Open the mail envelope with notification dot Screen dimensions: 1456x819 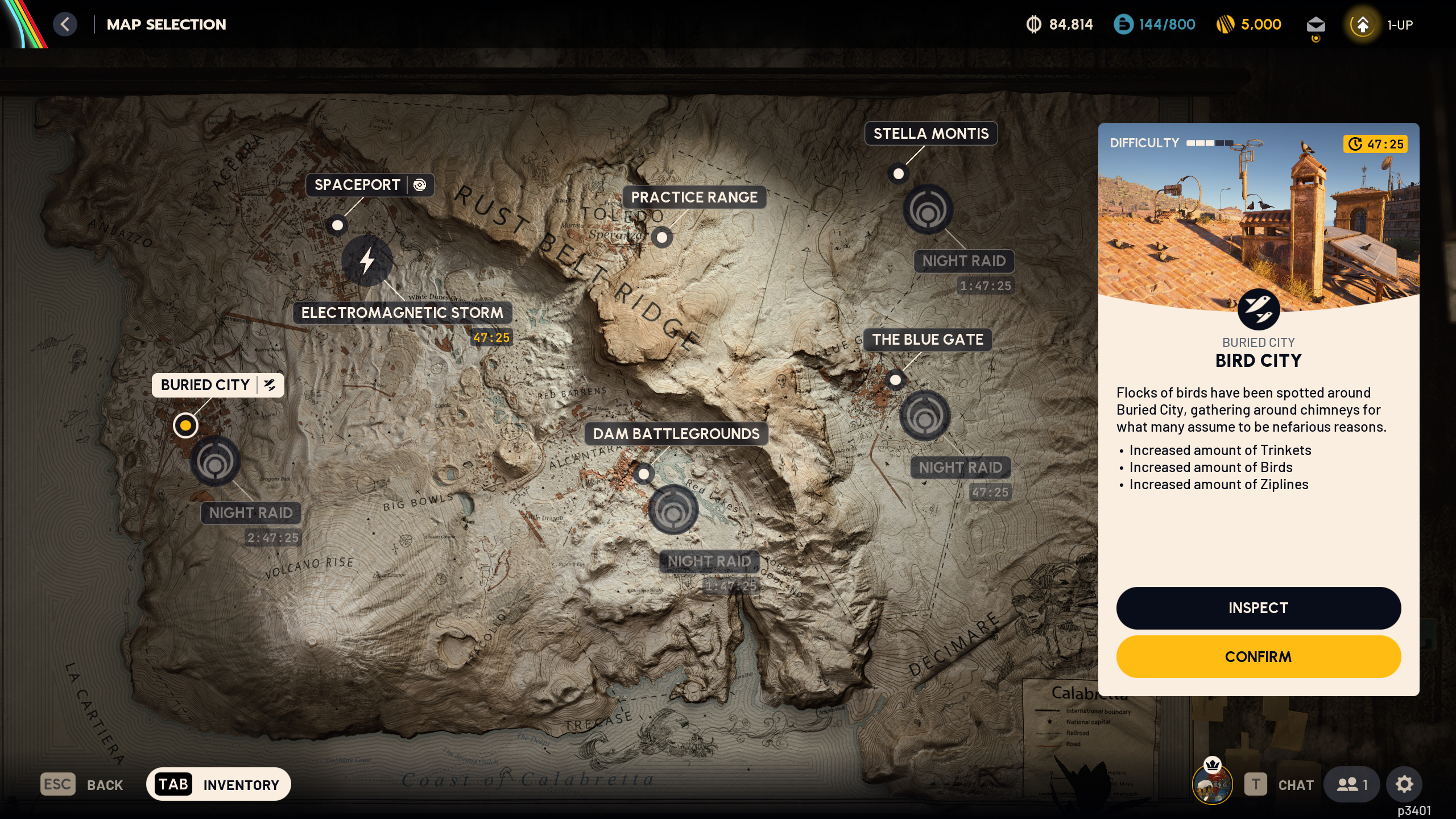coord(1317,24)
